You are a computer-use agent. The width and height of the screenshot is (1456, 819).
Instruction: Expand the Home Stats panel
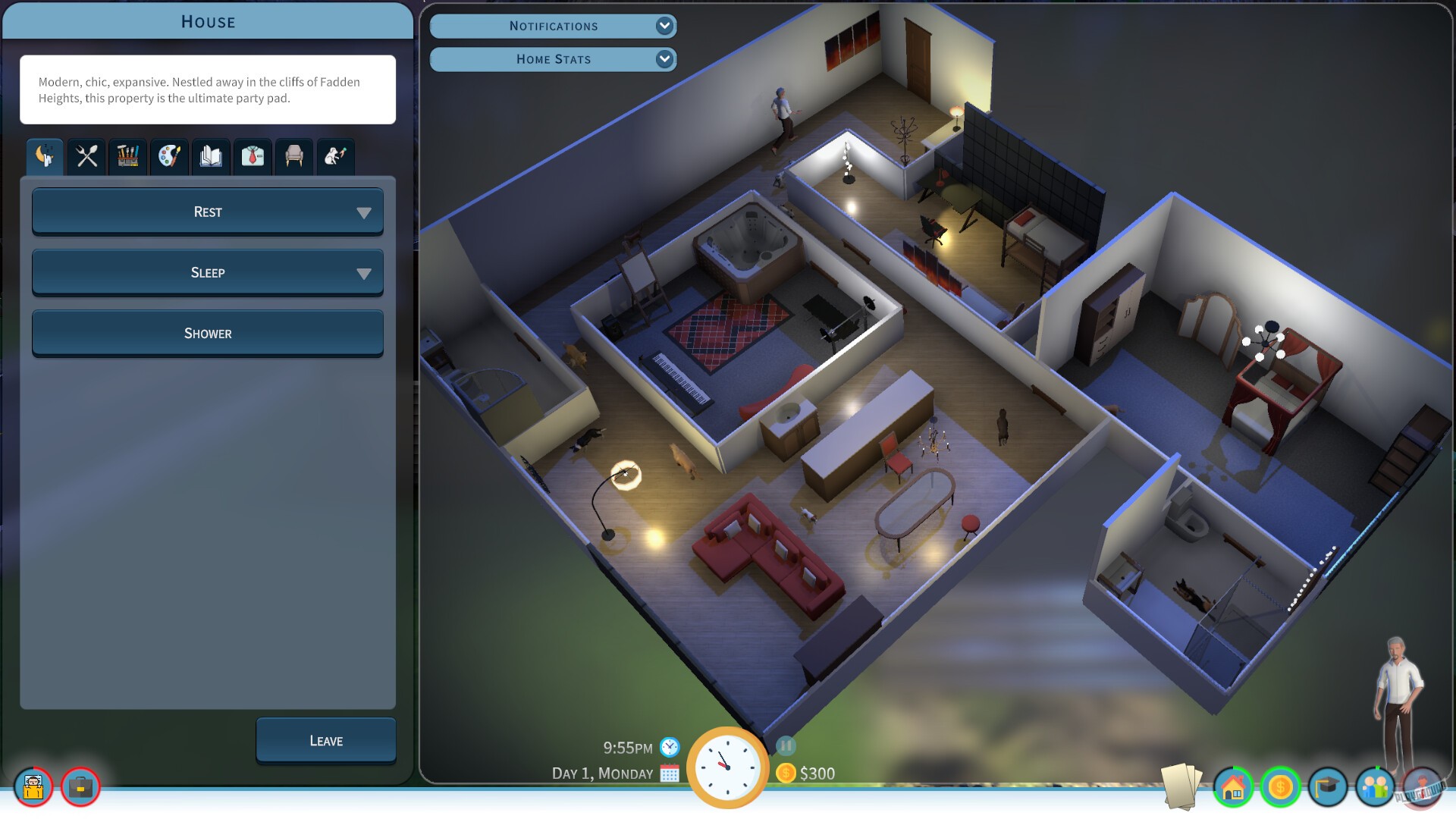pyautogui.click(x=553, y=59)
